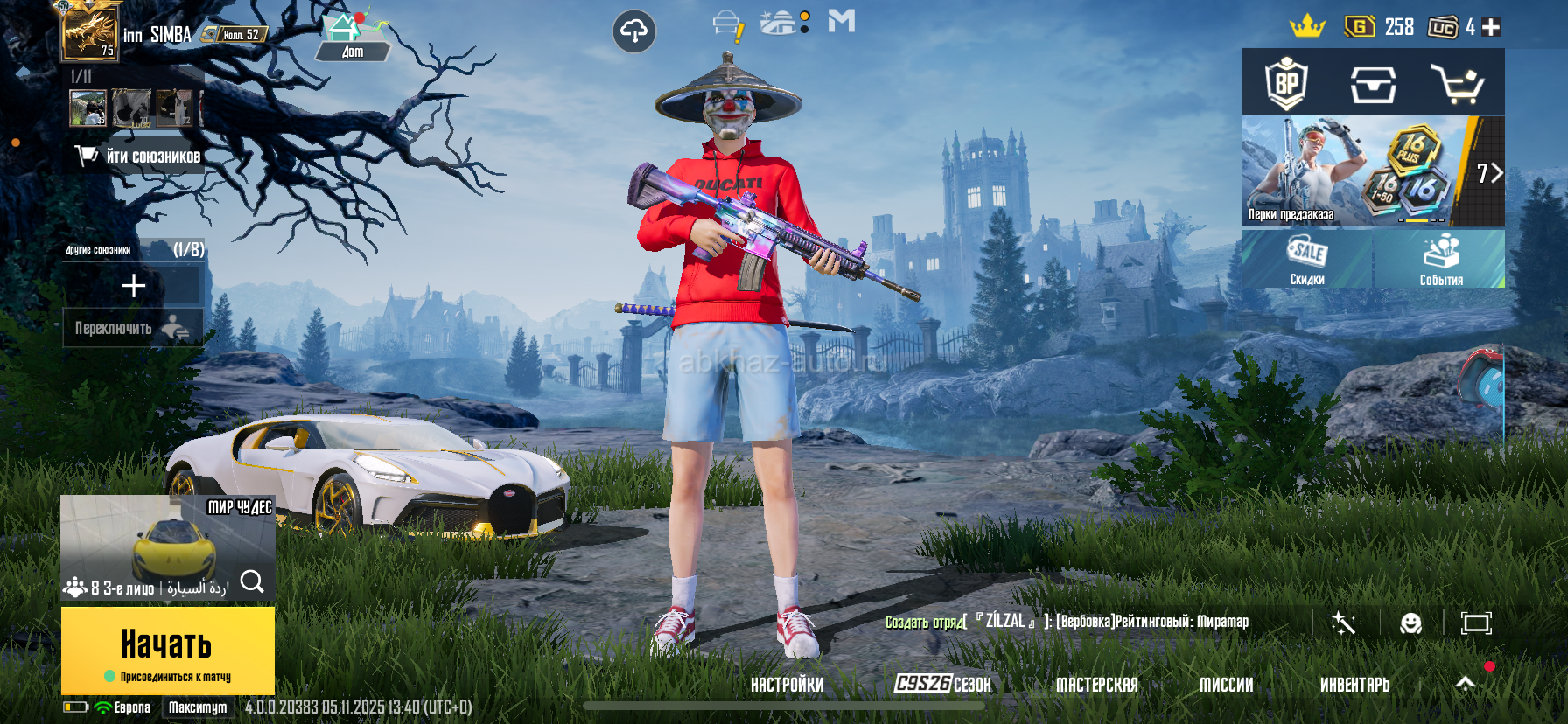1568x724 pixels.
Task: Click the Переключить team switch button
Action: pos(132,328)
